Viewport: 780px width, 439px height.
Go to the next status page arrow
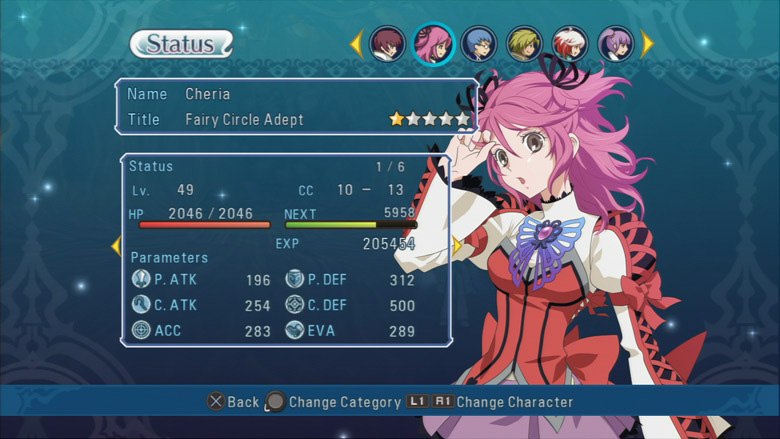457,246
